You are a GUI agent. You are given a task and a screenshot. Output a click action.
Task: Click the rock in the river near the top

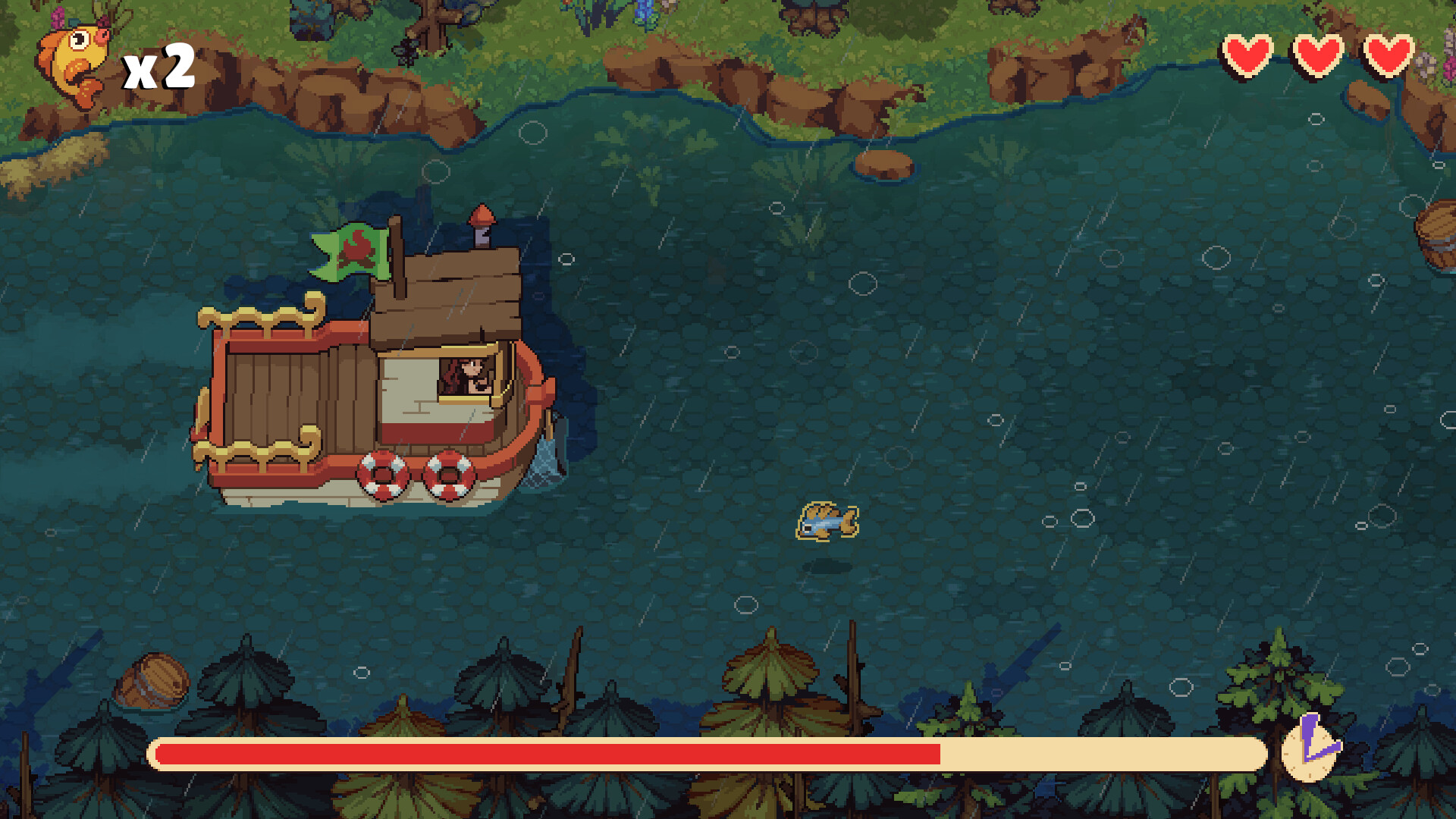(883, 162)
